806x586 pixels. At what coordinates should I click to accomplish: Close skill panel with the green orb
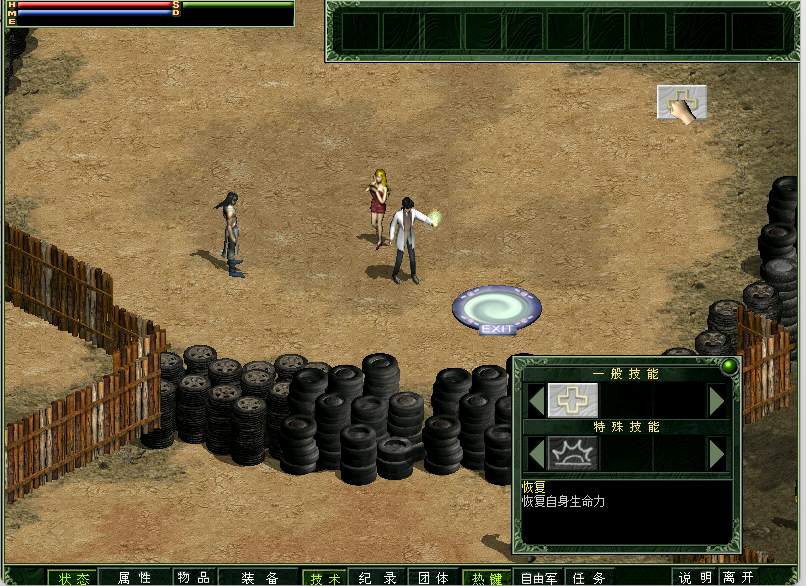tap(728, 366)
